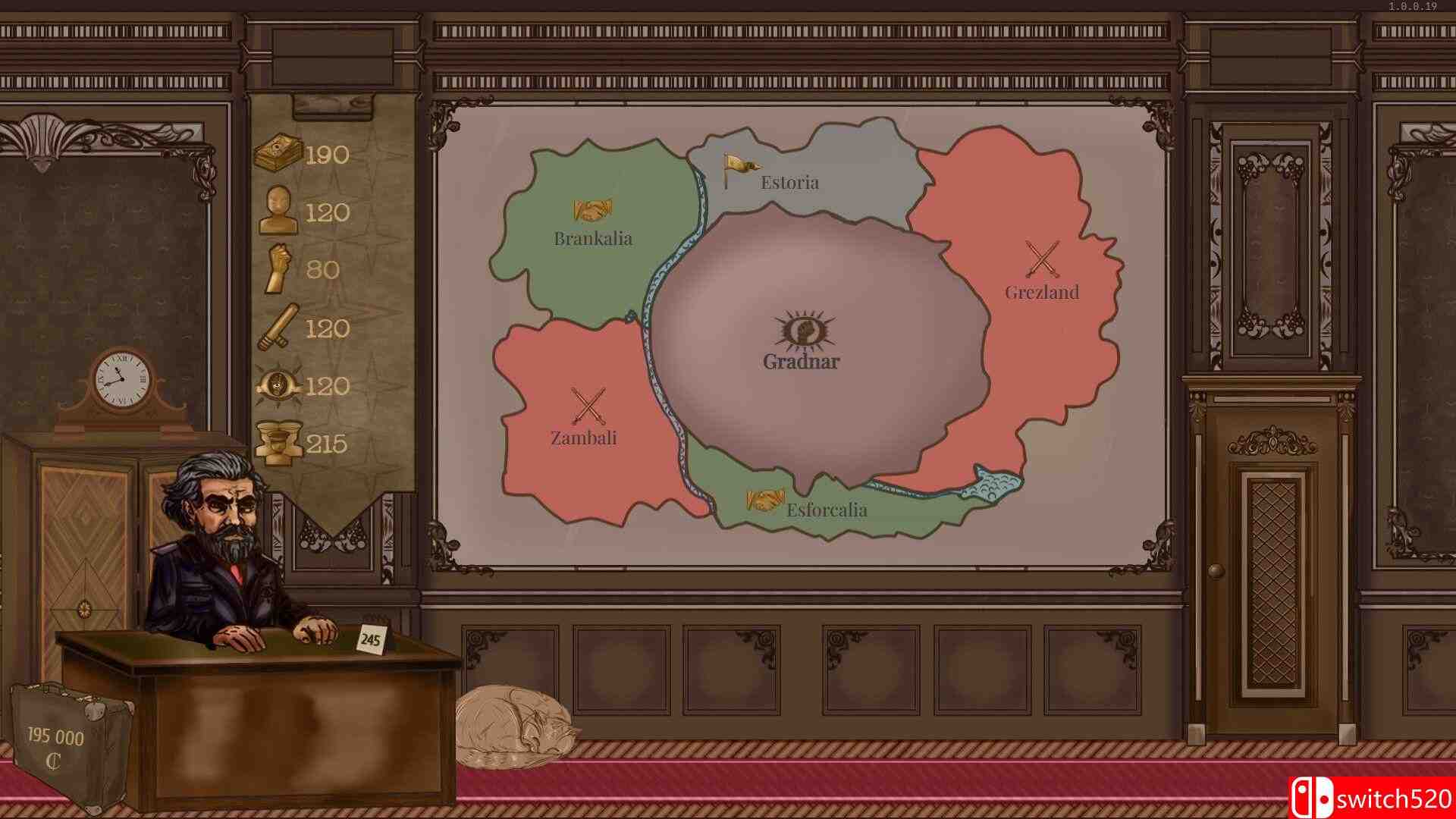Open the Esforcalia region label
This screenshot has height=819, width=1456.
coord(827,510)
